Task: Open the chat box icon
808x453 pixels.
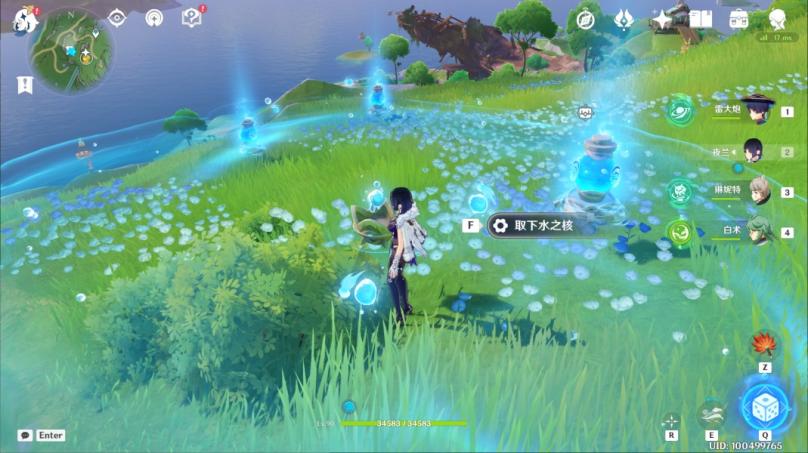Action: pyautogui.click(x=25, y=435)
